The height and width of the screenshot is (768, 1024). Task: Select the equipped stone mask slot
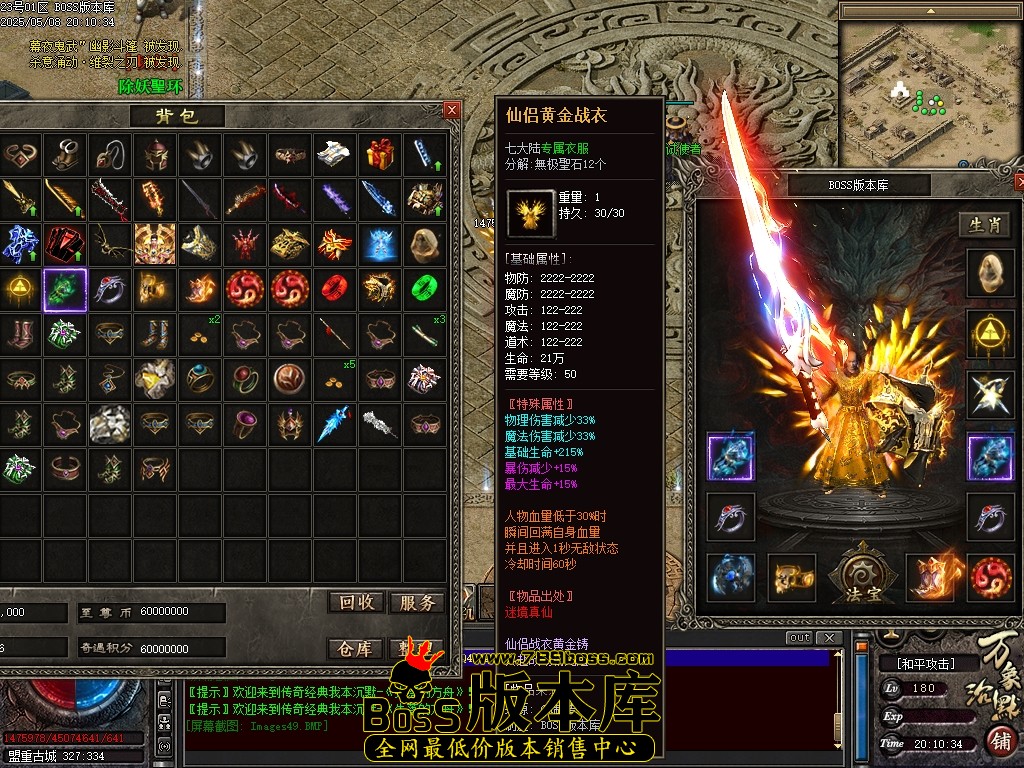(x=990, y=271)
